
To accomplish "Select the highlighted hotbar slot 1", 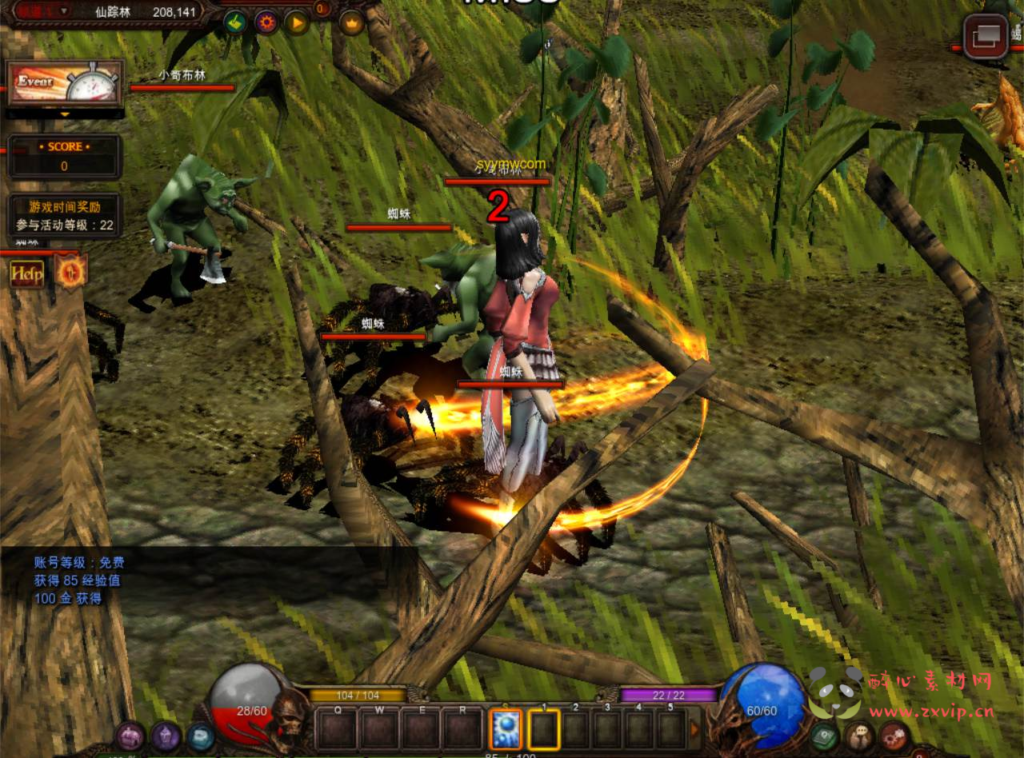I will (544, 728).
